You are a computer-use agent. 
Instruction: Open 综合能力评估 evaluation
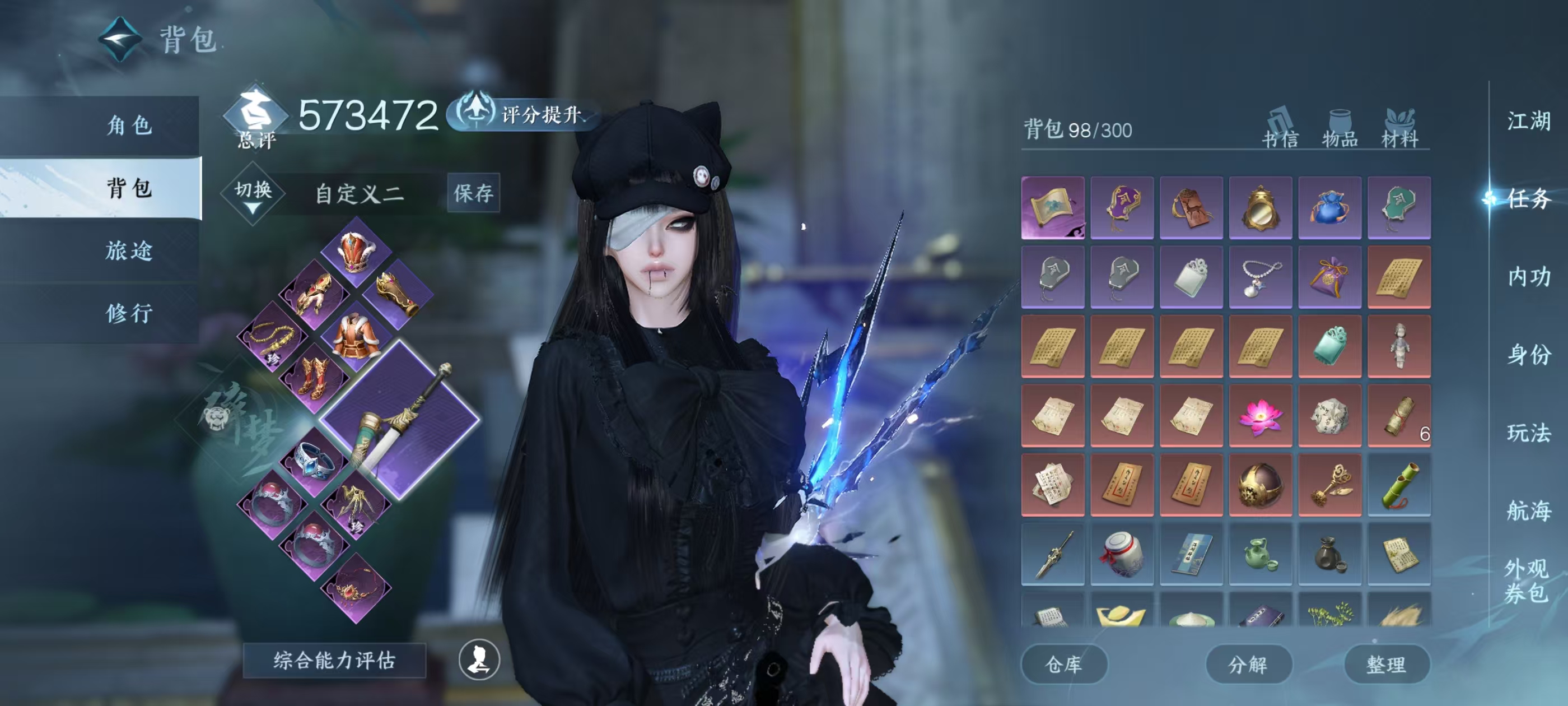coord(334,659)
